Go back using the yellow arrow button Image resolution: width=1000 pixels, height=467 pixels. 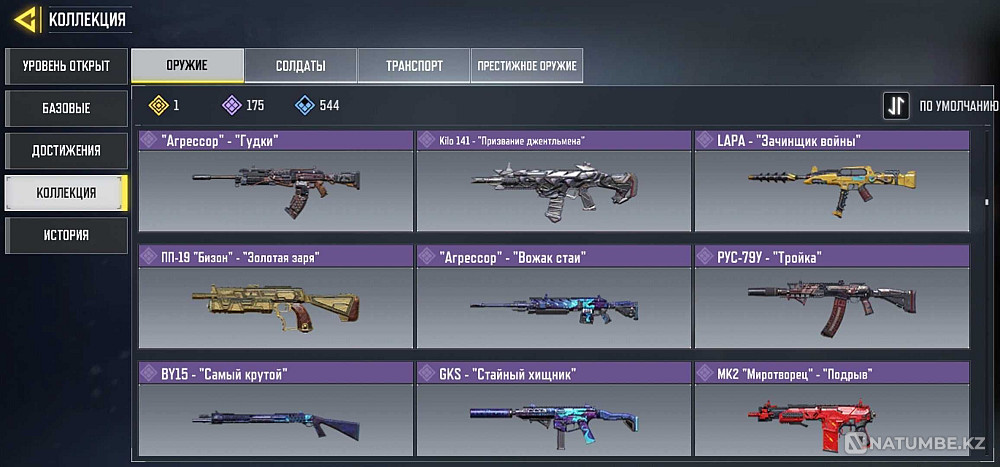[x=28, y=18]
